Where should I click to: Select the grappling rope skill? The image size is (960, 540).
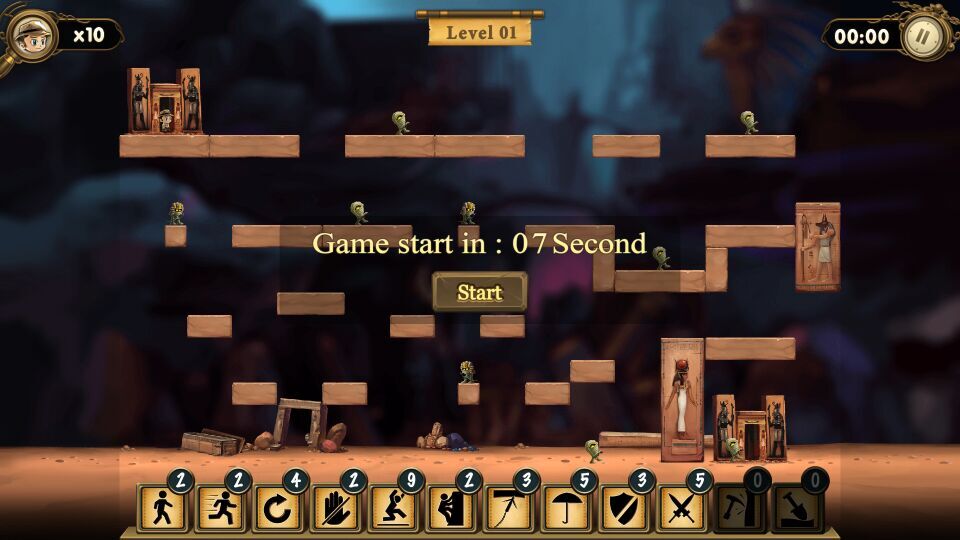pos(508,509)
